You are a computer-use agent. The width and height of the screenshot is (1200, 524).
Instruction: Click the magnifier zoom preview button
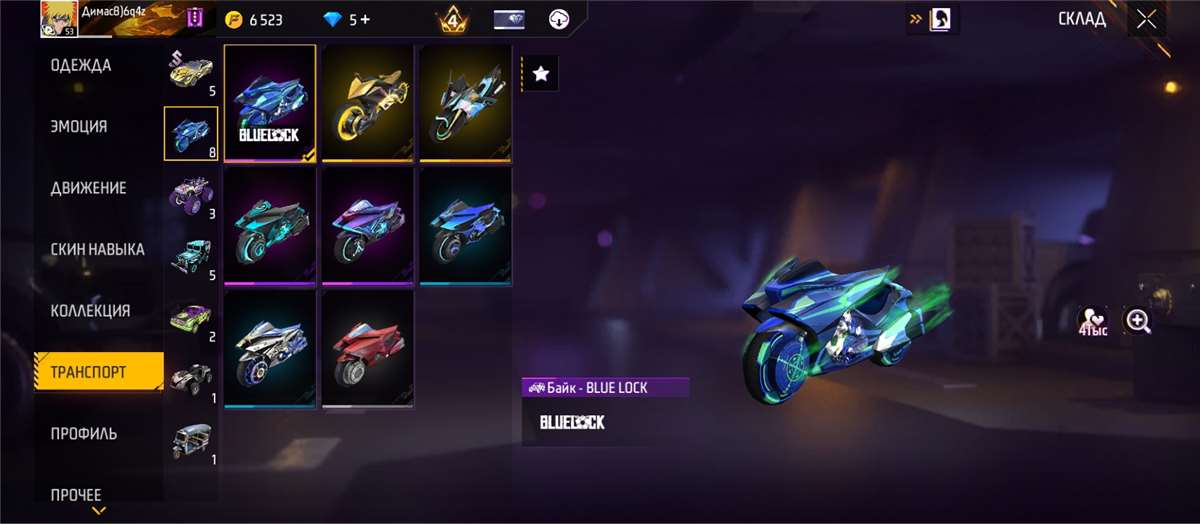[1138, 321]
